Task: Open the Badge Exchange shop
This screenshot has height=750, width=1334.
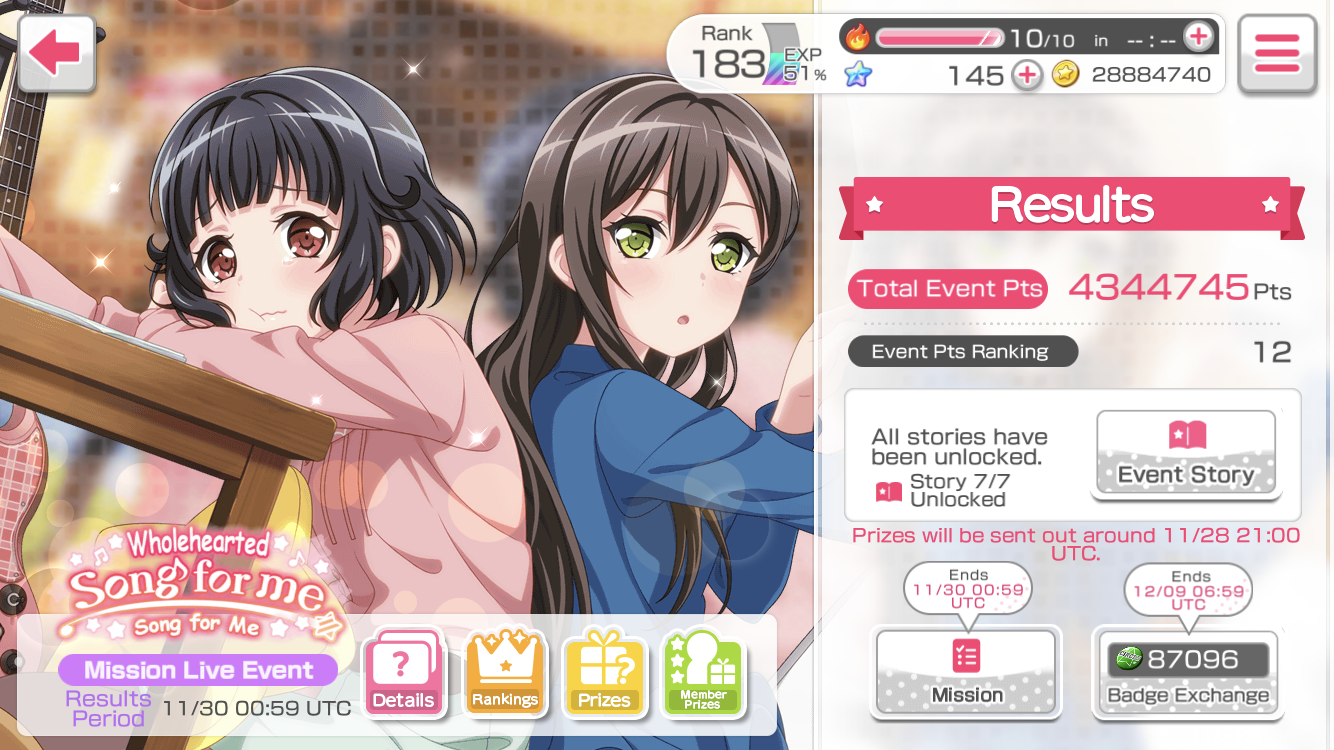Action: coord(1187,671)
